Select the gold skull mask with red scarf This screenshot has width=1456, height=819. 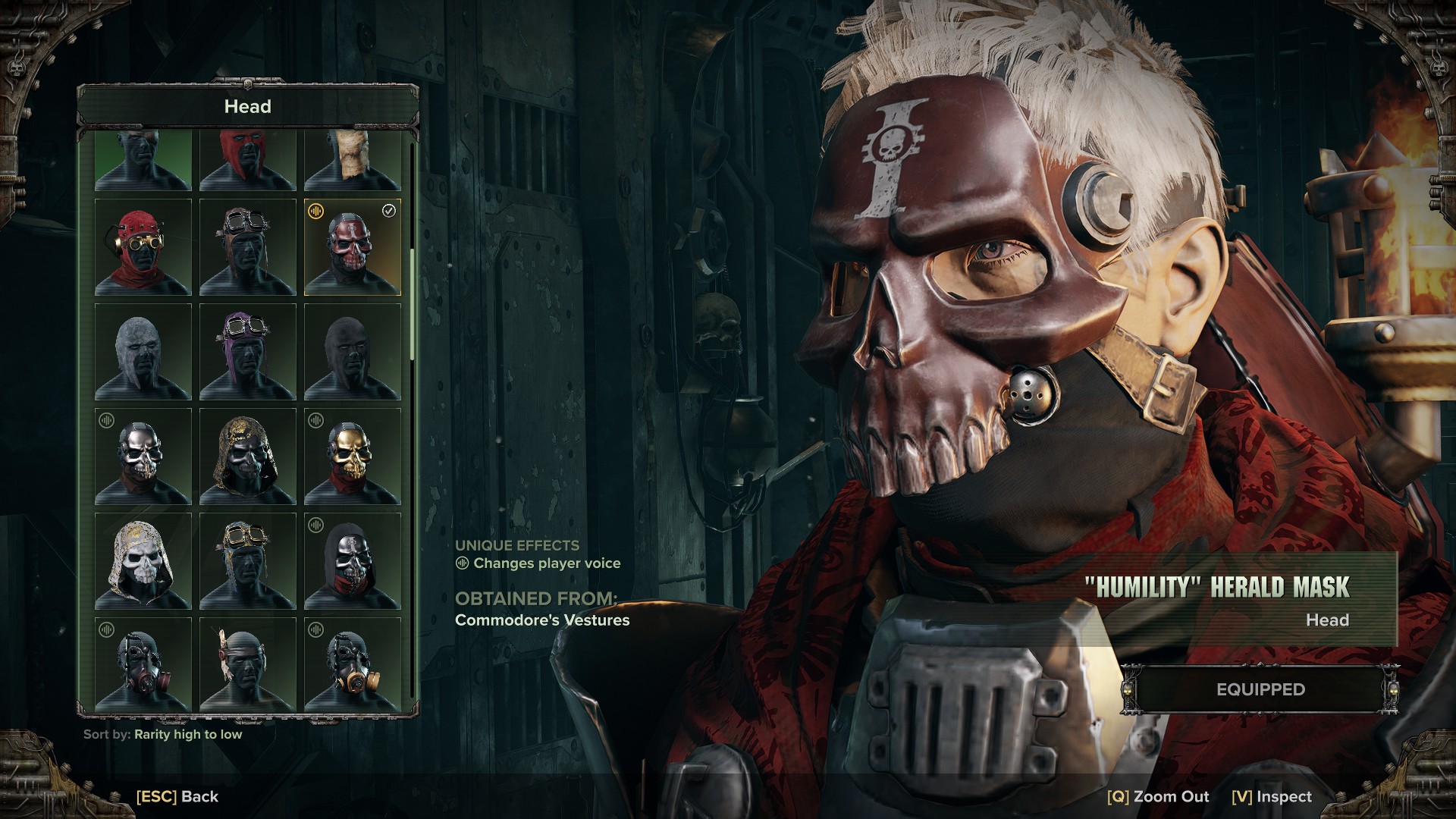tap(352, 457)
